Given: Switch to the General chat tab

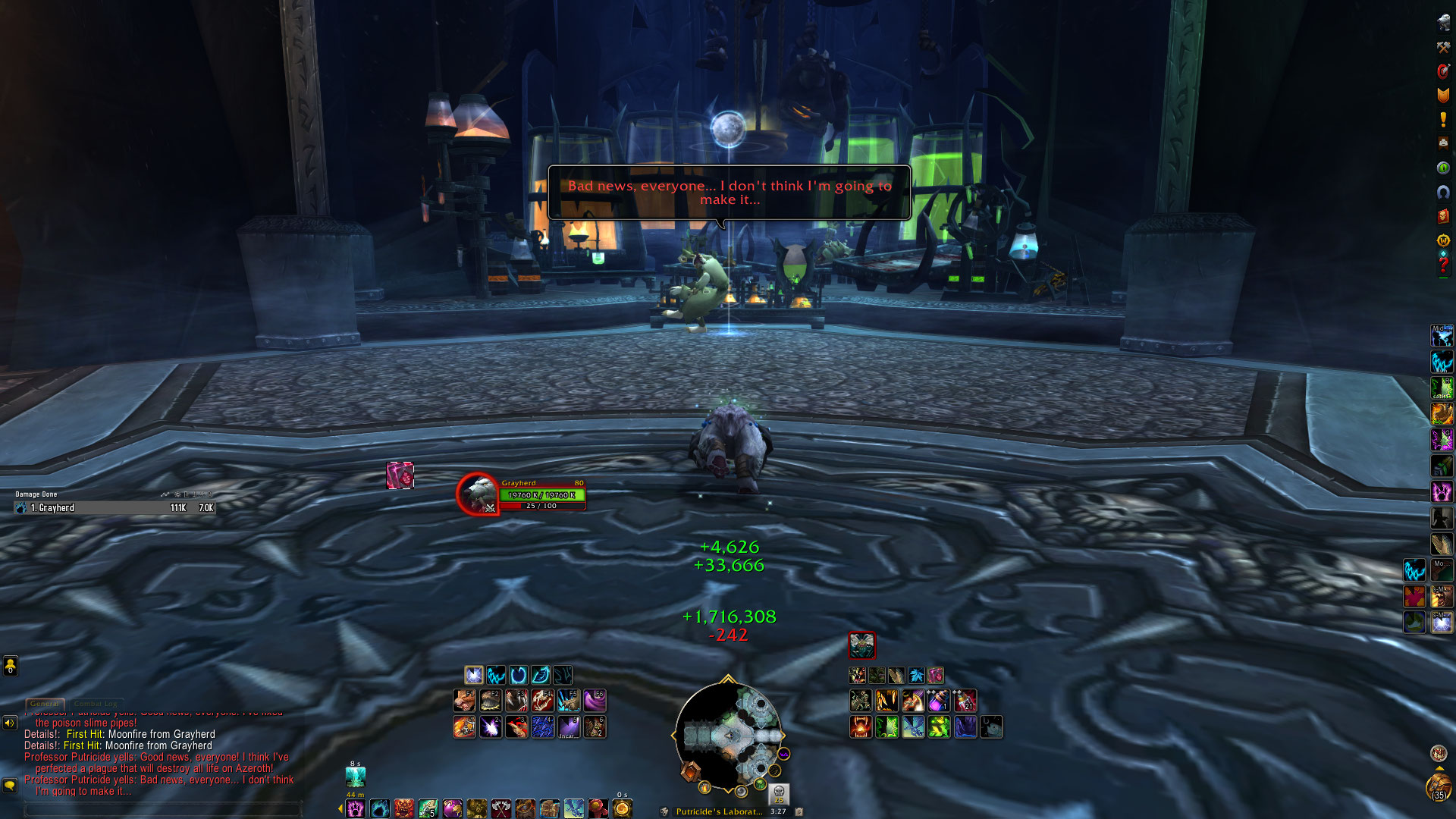Looking at the screenshot, I should pos(45,704).
